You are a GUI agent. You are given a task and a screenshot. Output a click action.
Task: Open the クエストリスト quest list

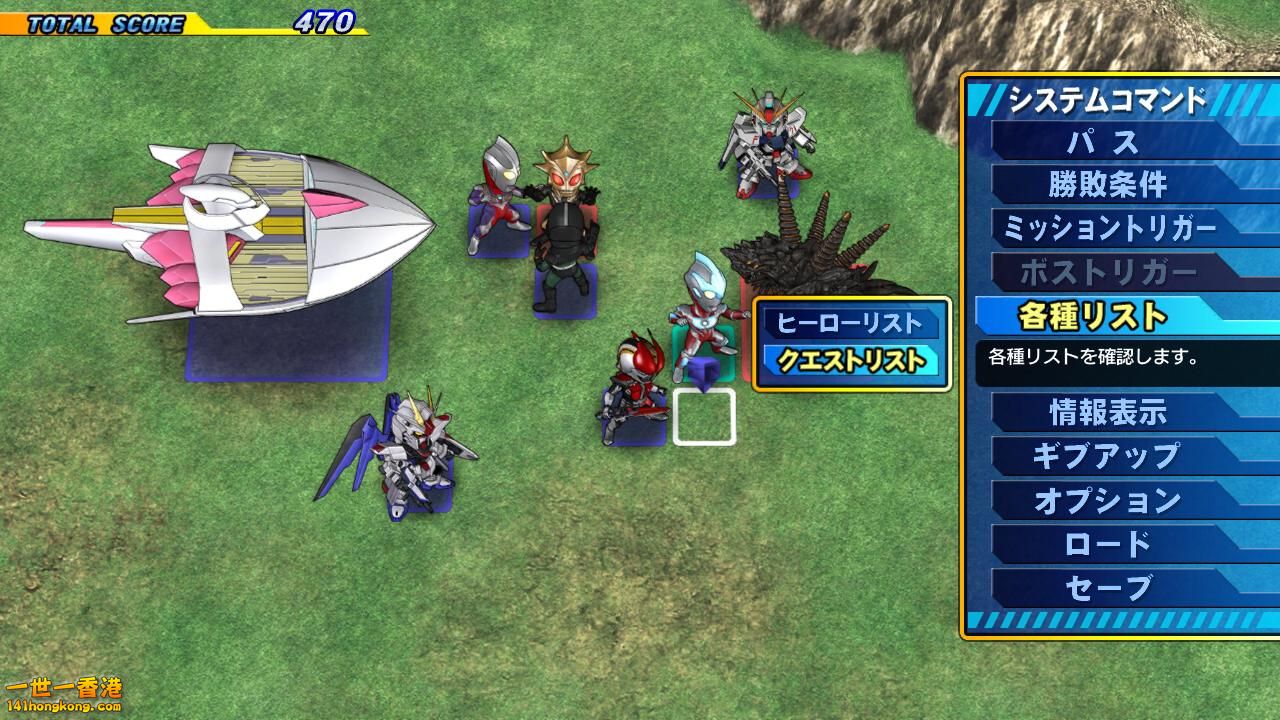click(x=850, y=361)
